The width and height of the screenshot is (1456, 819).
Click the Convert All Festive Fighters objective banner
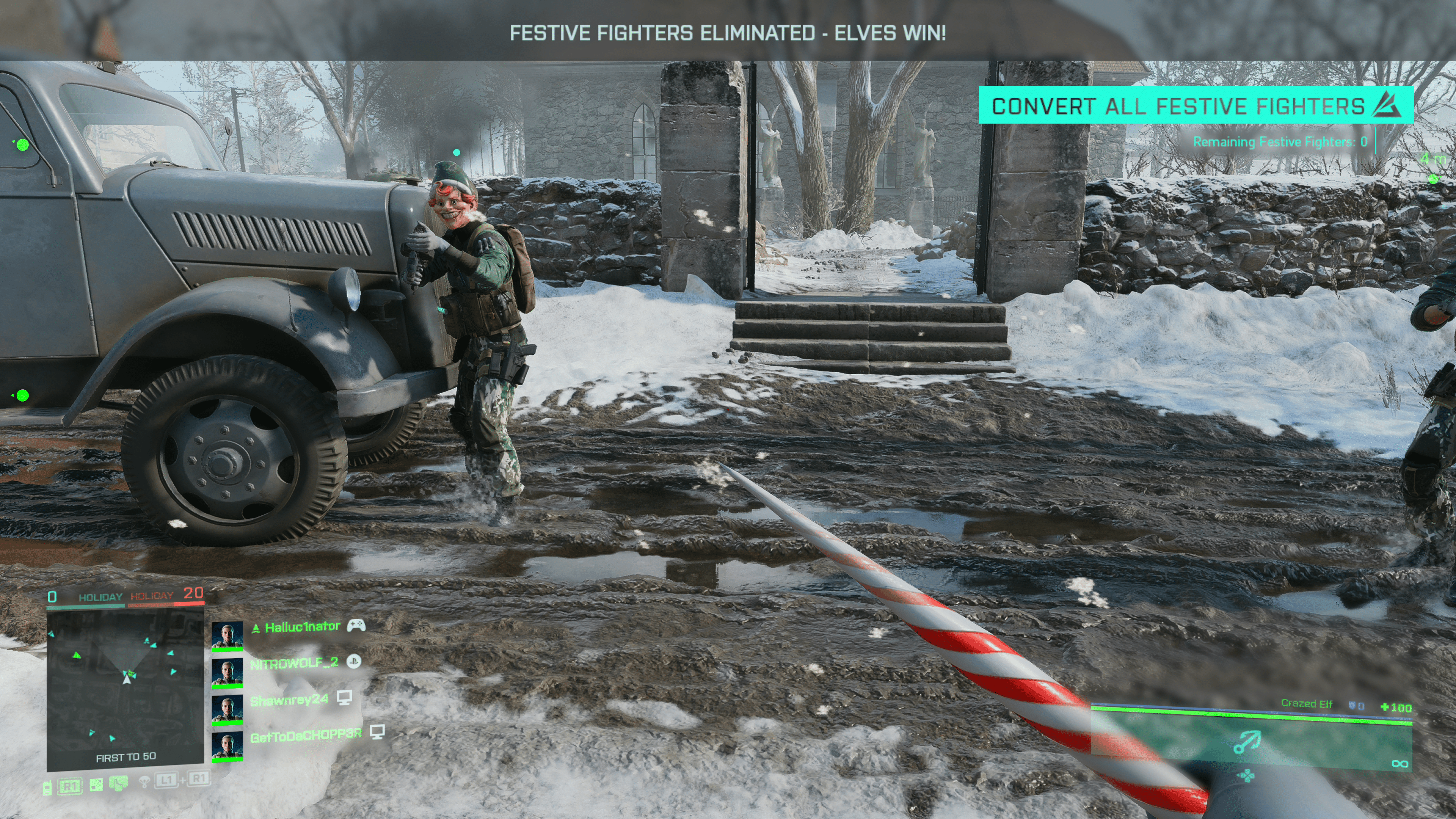pyautogui.click(x=1195, y=106)
